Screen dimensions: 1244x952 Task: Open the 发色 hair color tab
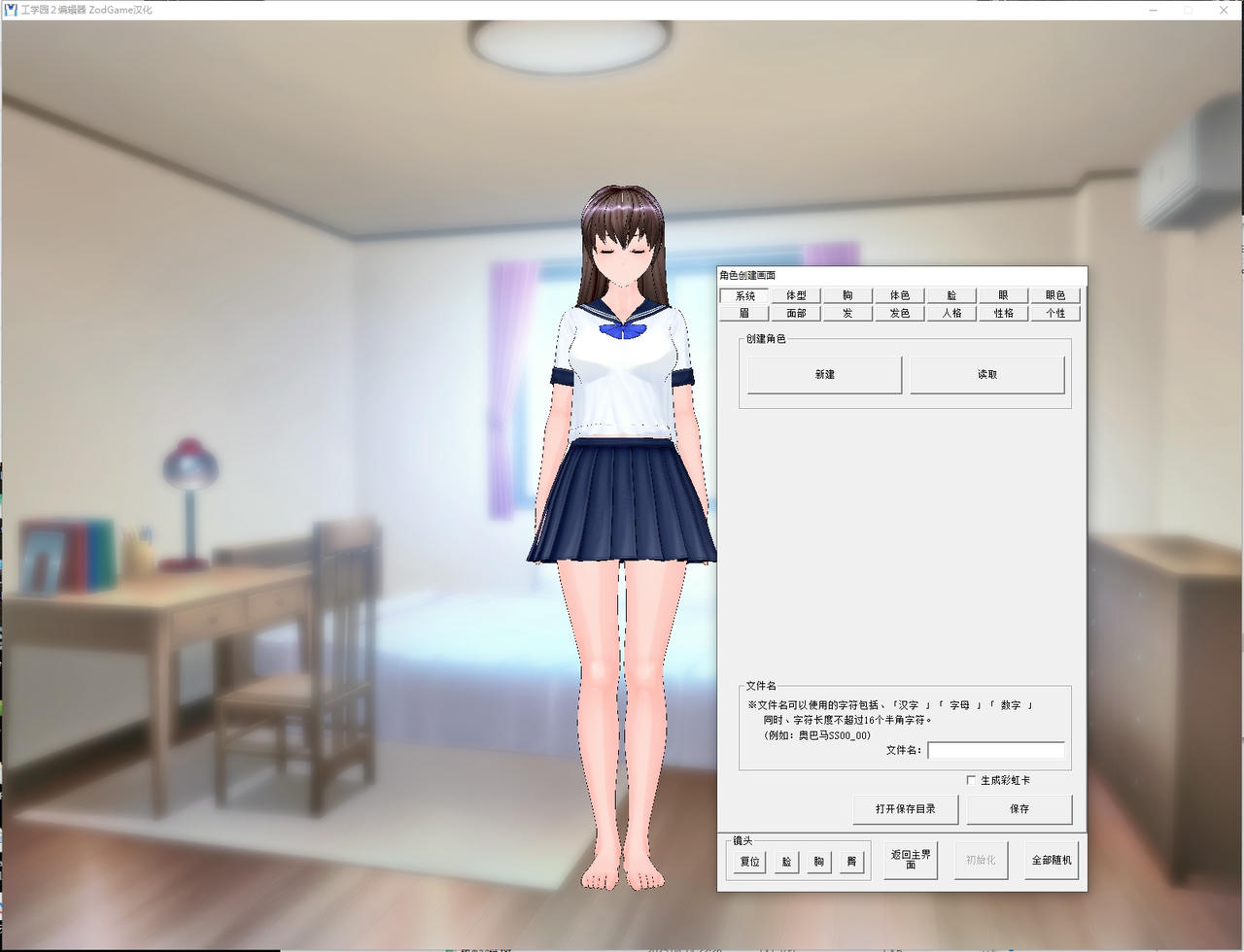tap(899, 313)
